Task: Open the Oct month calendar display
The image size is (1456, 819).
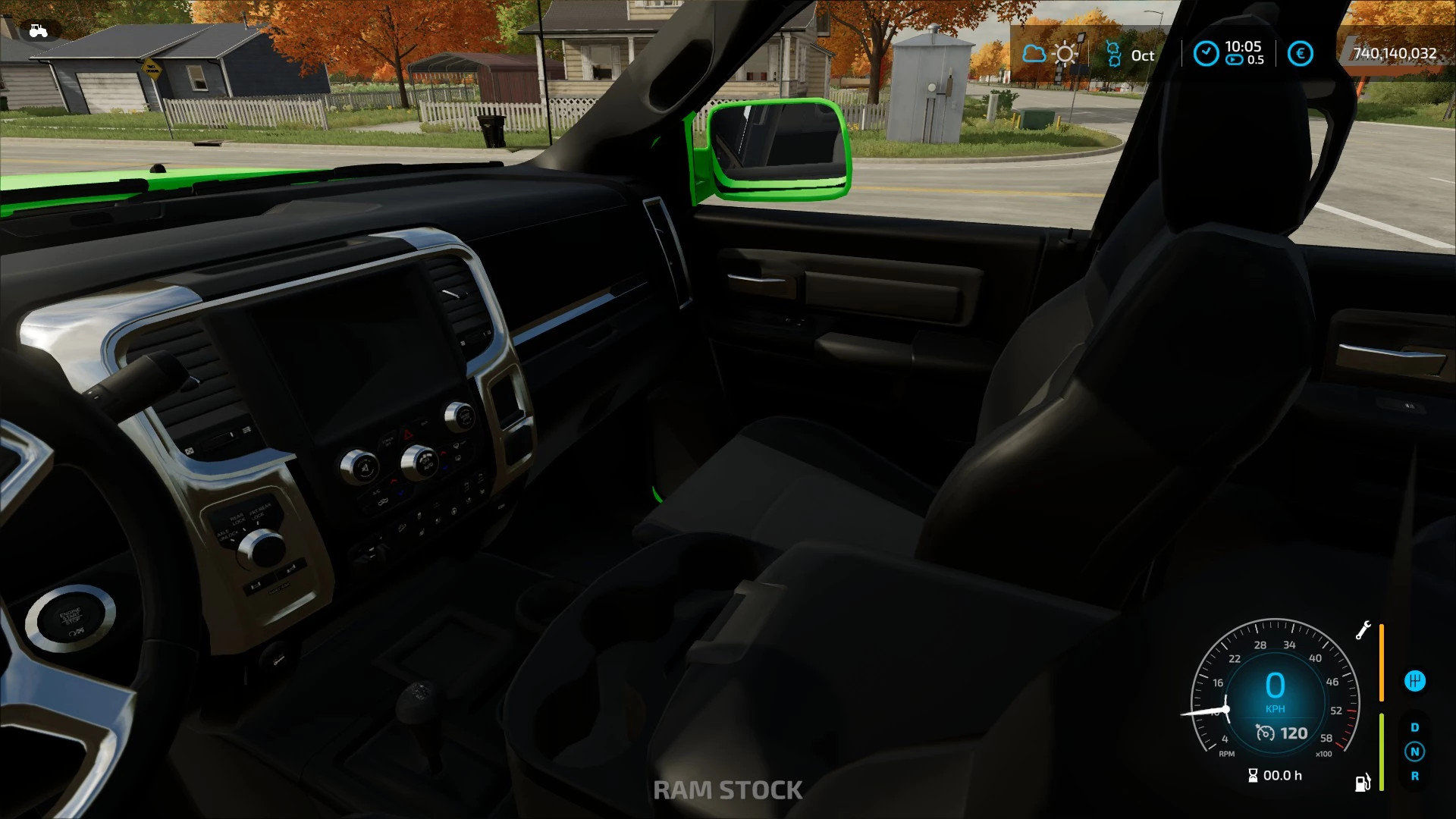Action: pos(1142,55)
